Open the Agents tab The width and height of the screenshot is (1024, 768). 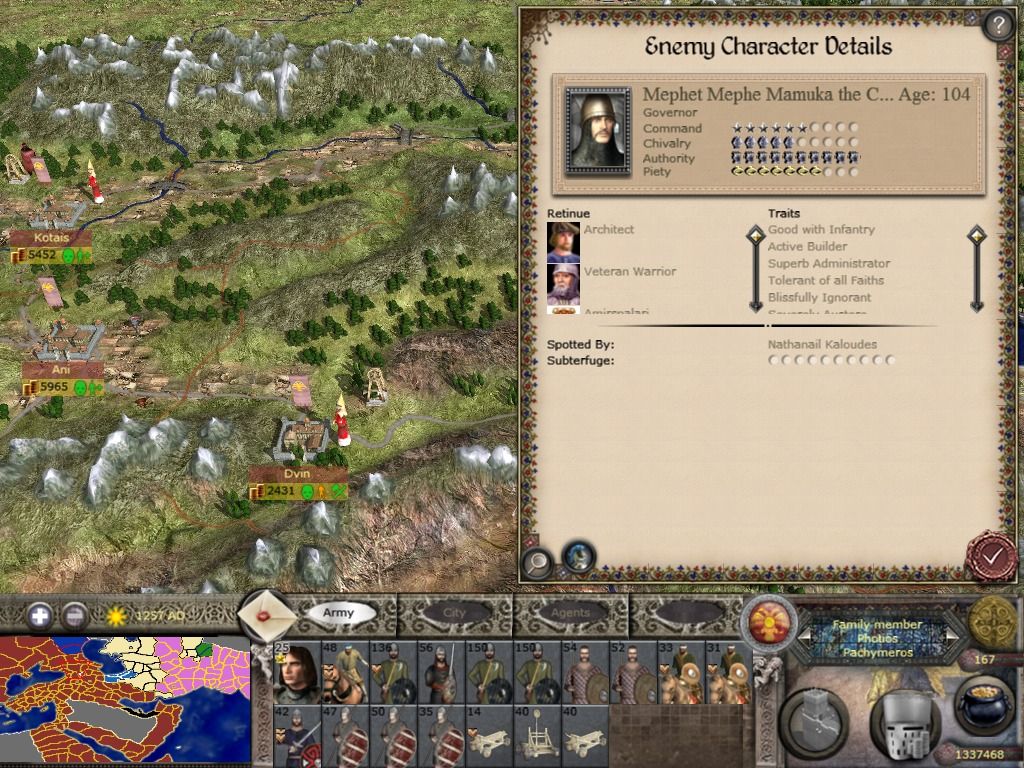tap(571, 612)
